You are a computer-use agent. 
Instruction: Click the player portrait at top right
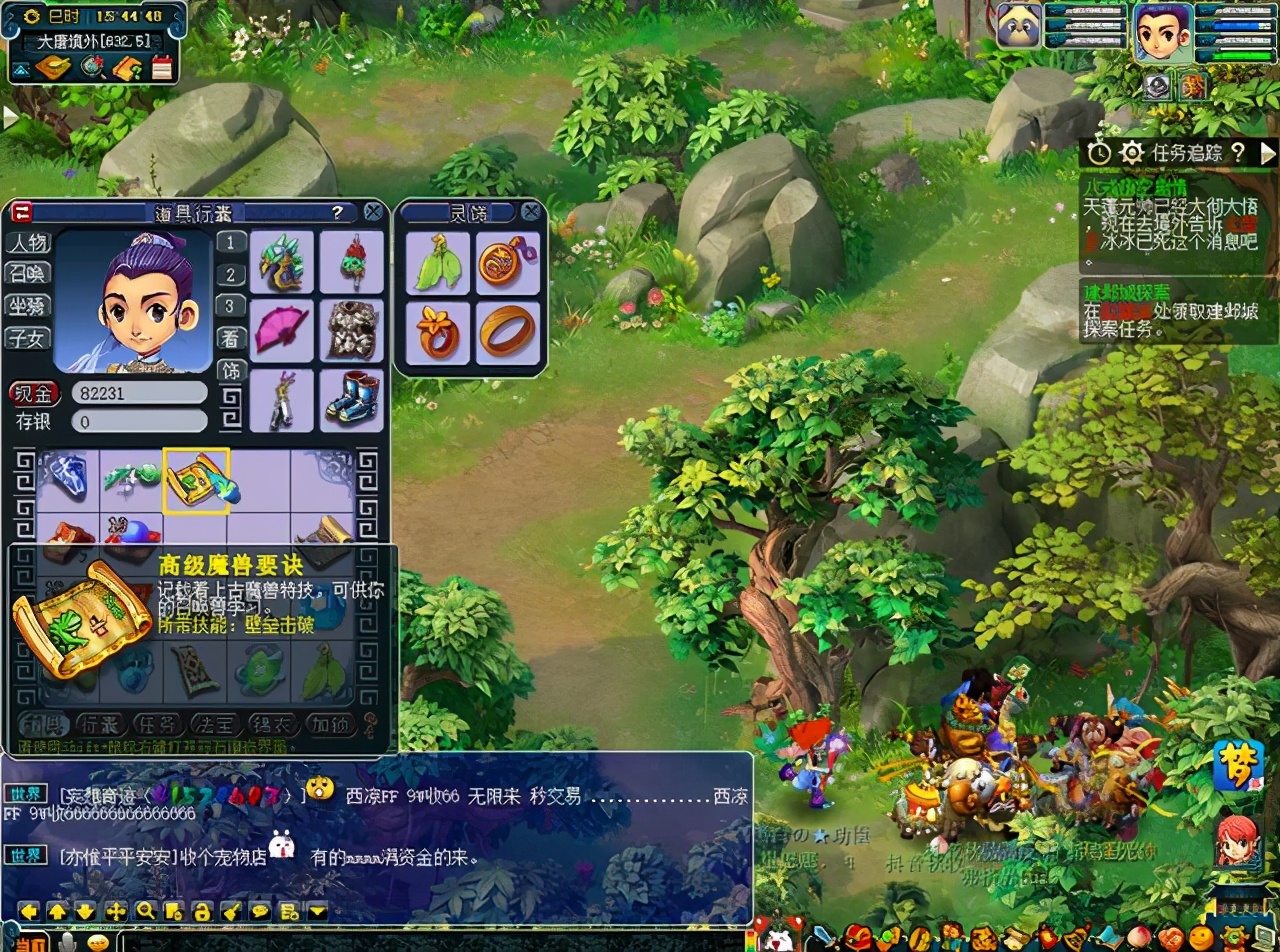1163,30
